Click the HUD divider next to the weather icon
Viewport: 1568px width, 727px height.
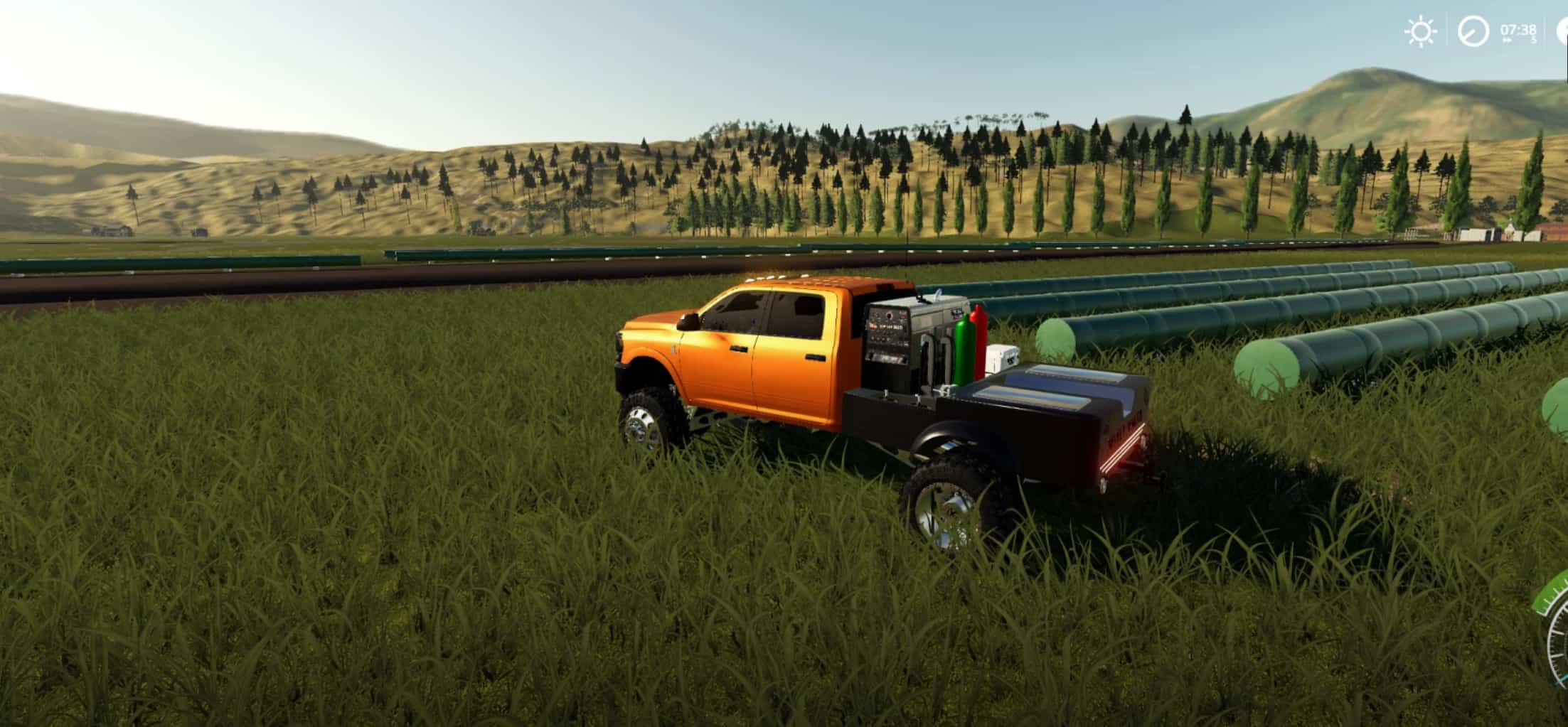point(1447,31)
